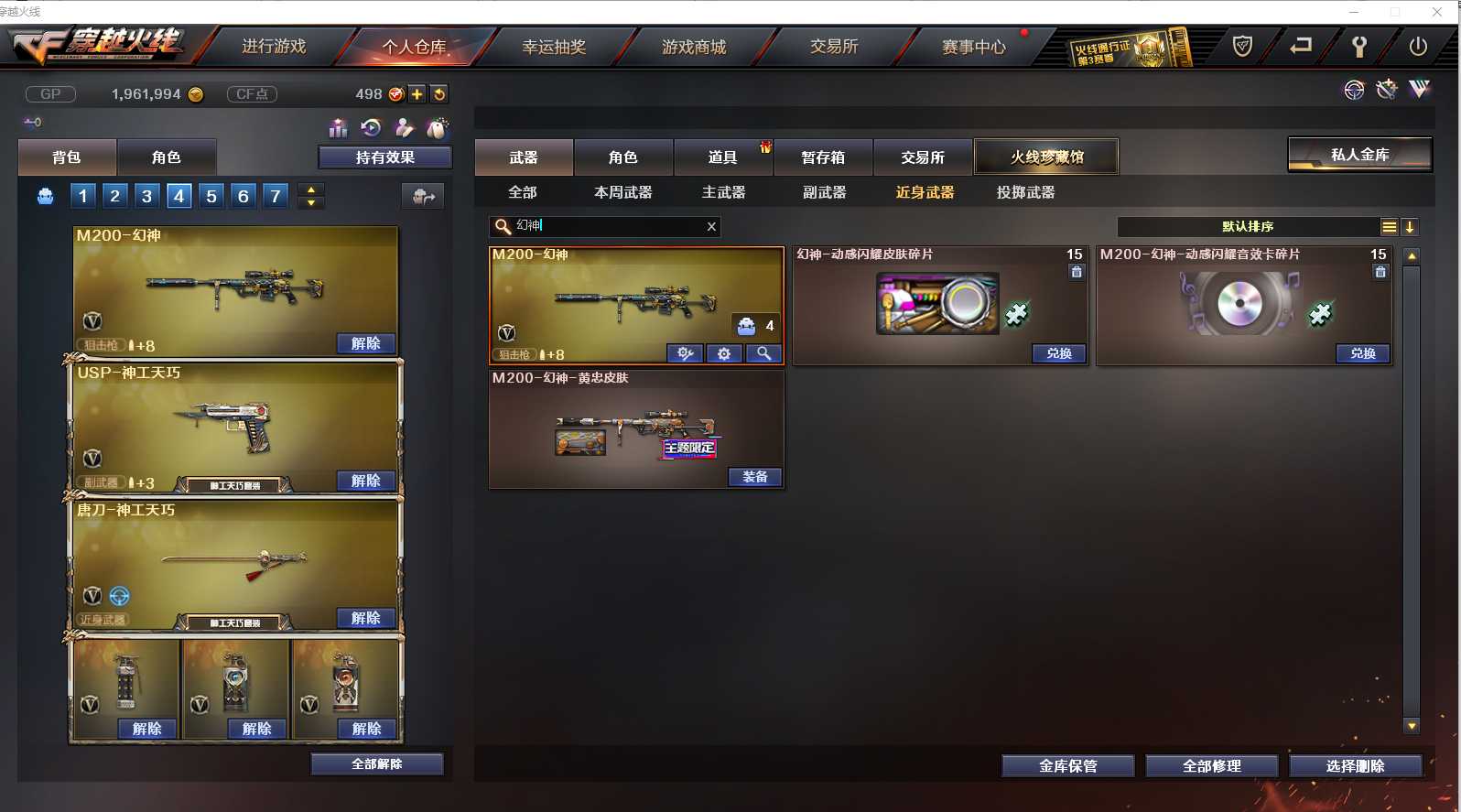This screenshot has width=1461, height=812.
Task: Click the modification wrench icon on the M200-幻神 card
Action: click(x=685, y=353)
